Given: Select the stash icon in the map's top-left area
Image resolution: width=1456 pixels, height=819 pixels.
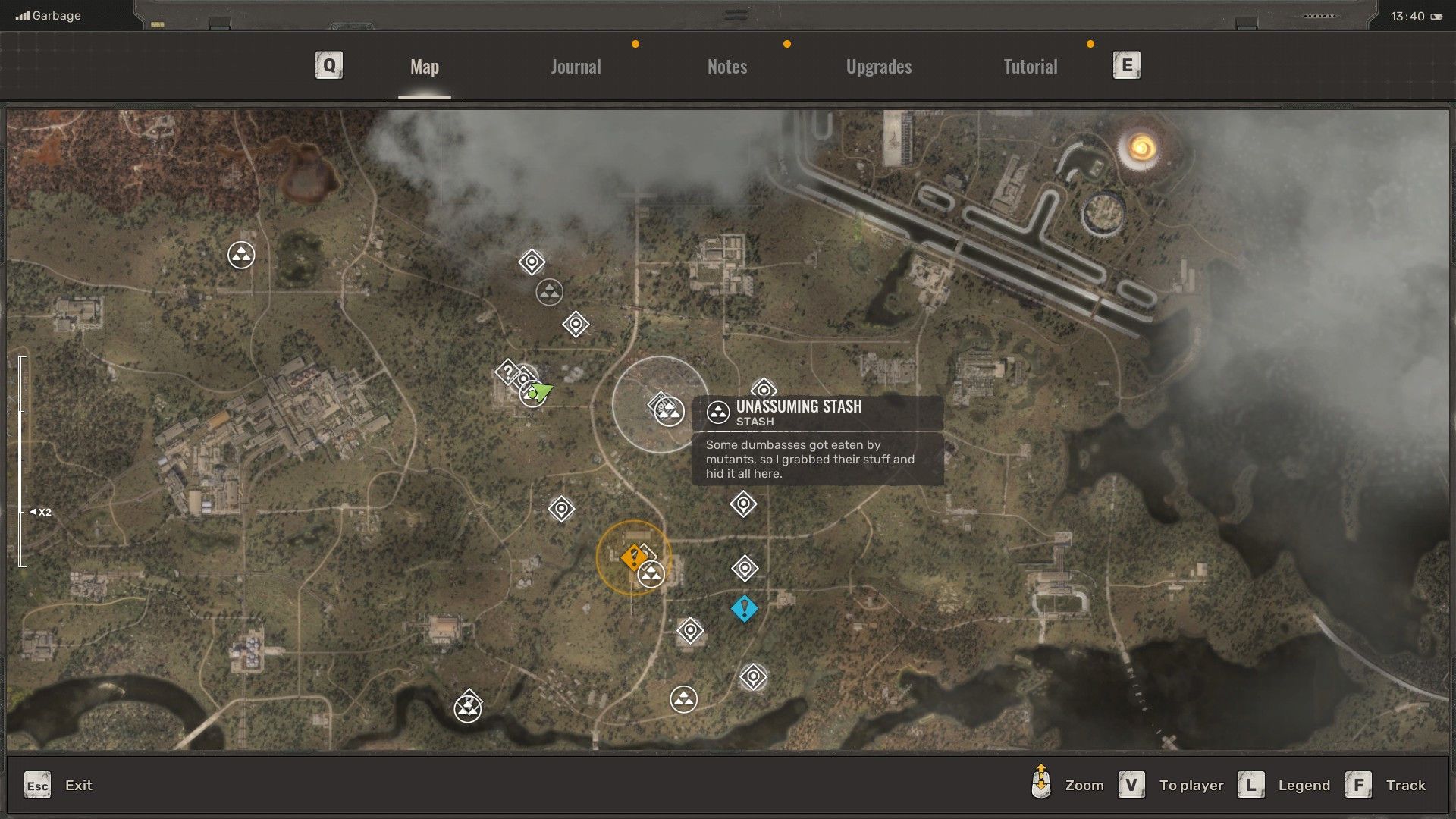Looking at the screenshot, I should point(241,256).
